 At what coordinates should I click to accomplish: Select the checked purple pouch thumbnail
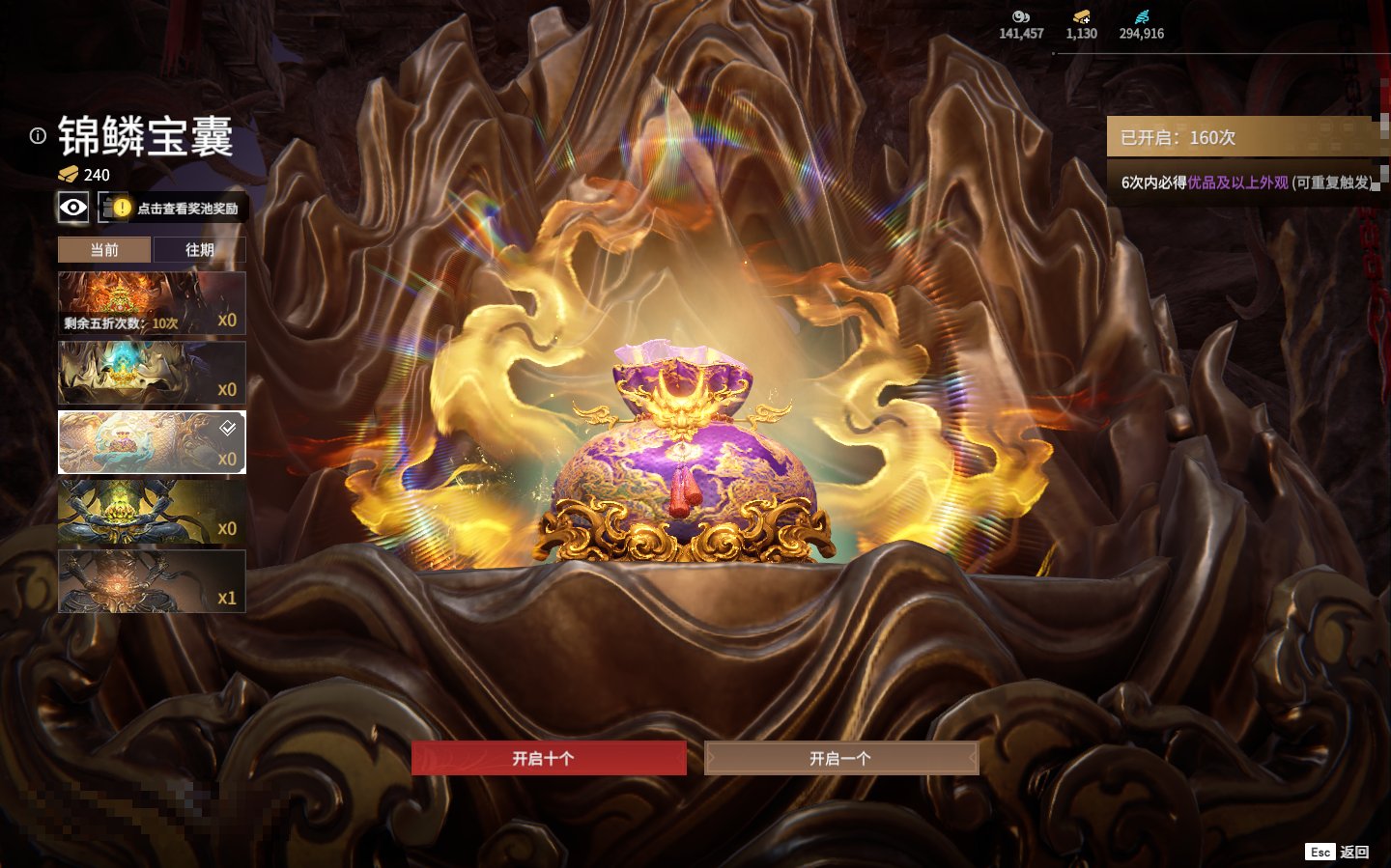click(152, 442)
